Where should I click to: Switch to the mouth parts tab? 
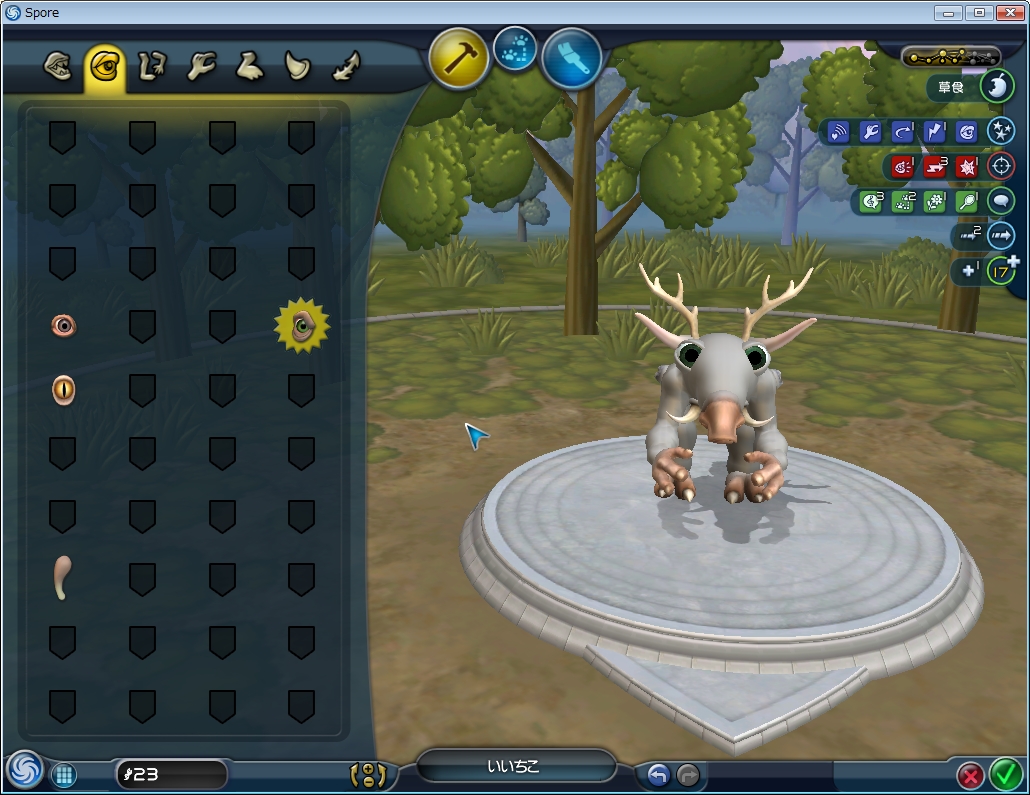pos(58,68)
